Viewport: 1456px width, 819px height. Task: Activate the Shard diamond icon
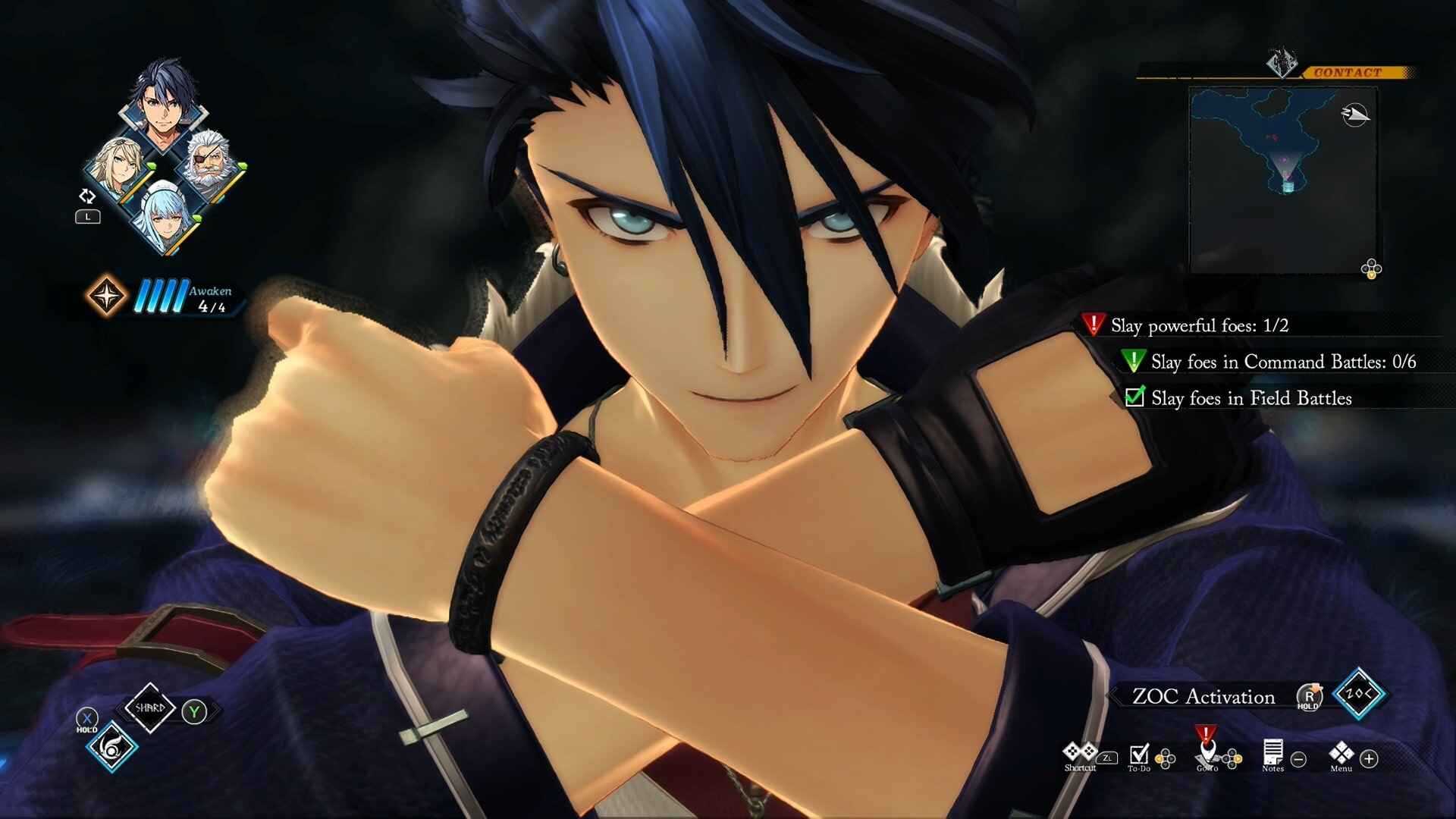tap(149, 708)
